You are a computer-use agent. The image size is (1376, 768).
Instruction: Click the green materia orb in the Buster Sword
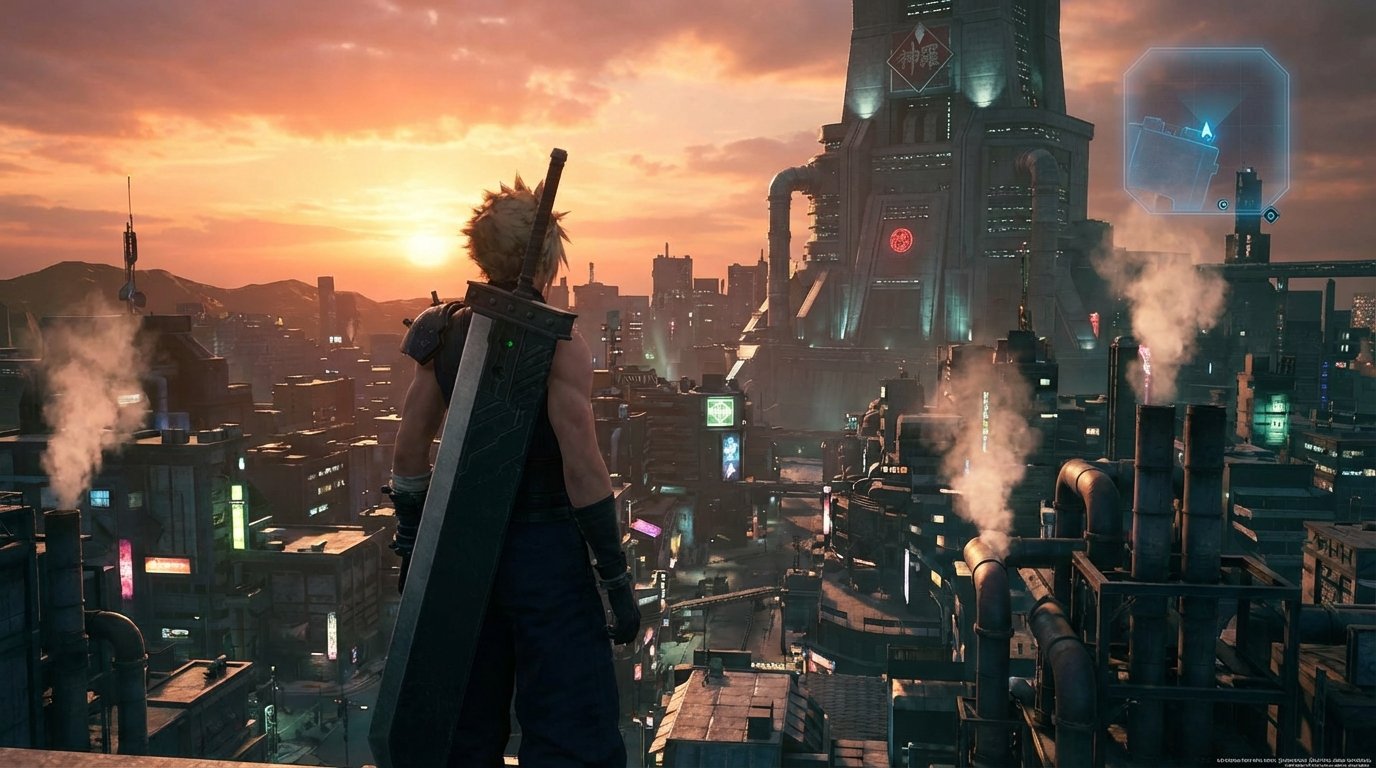click(510, 344)
